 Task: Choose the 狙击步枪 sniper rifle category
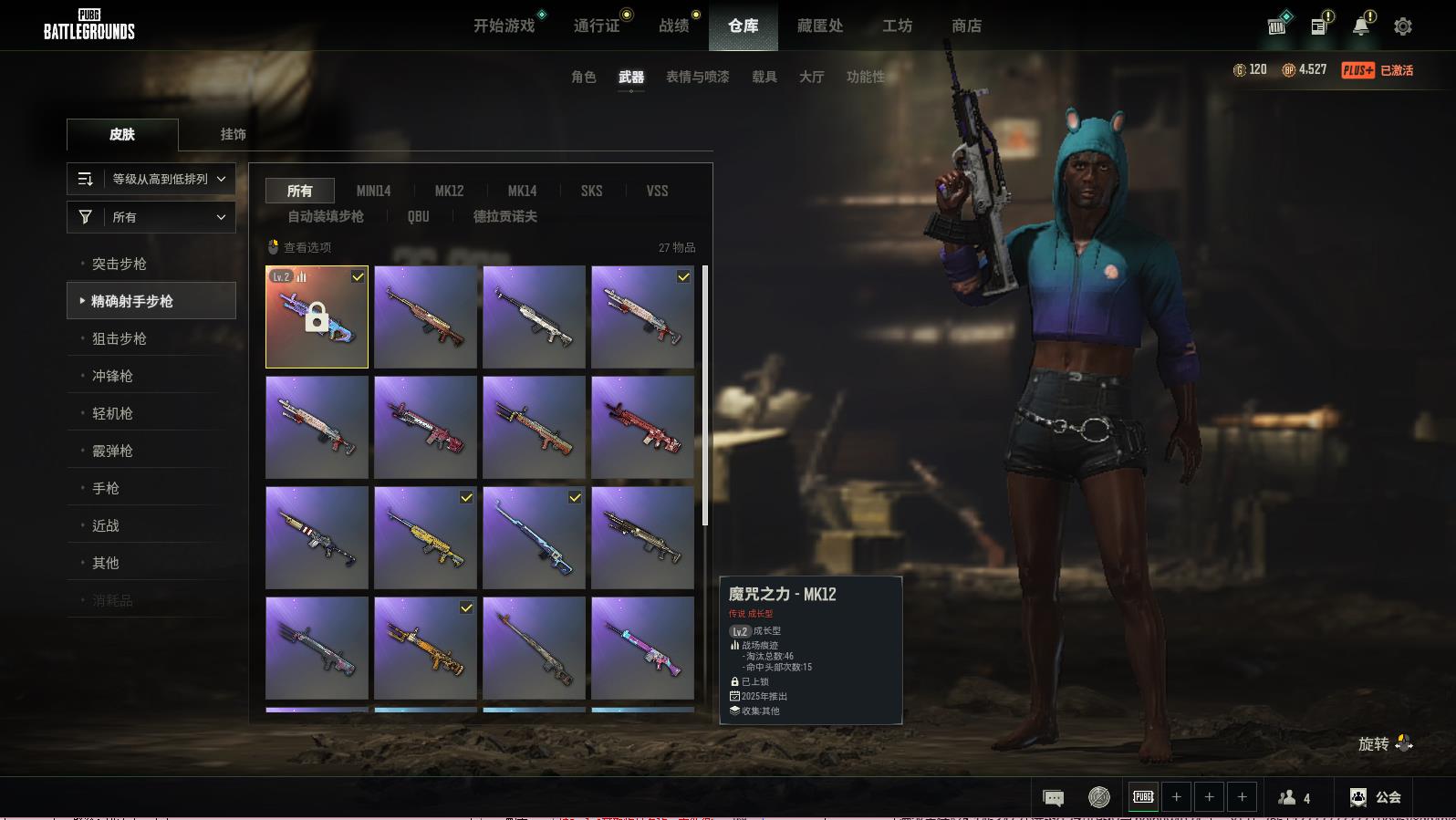(120, 338)
